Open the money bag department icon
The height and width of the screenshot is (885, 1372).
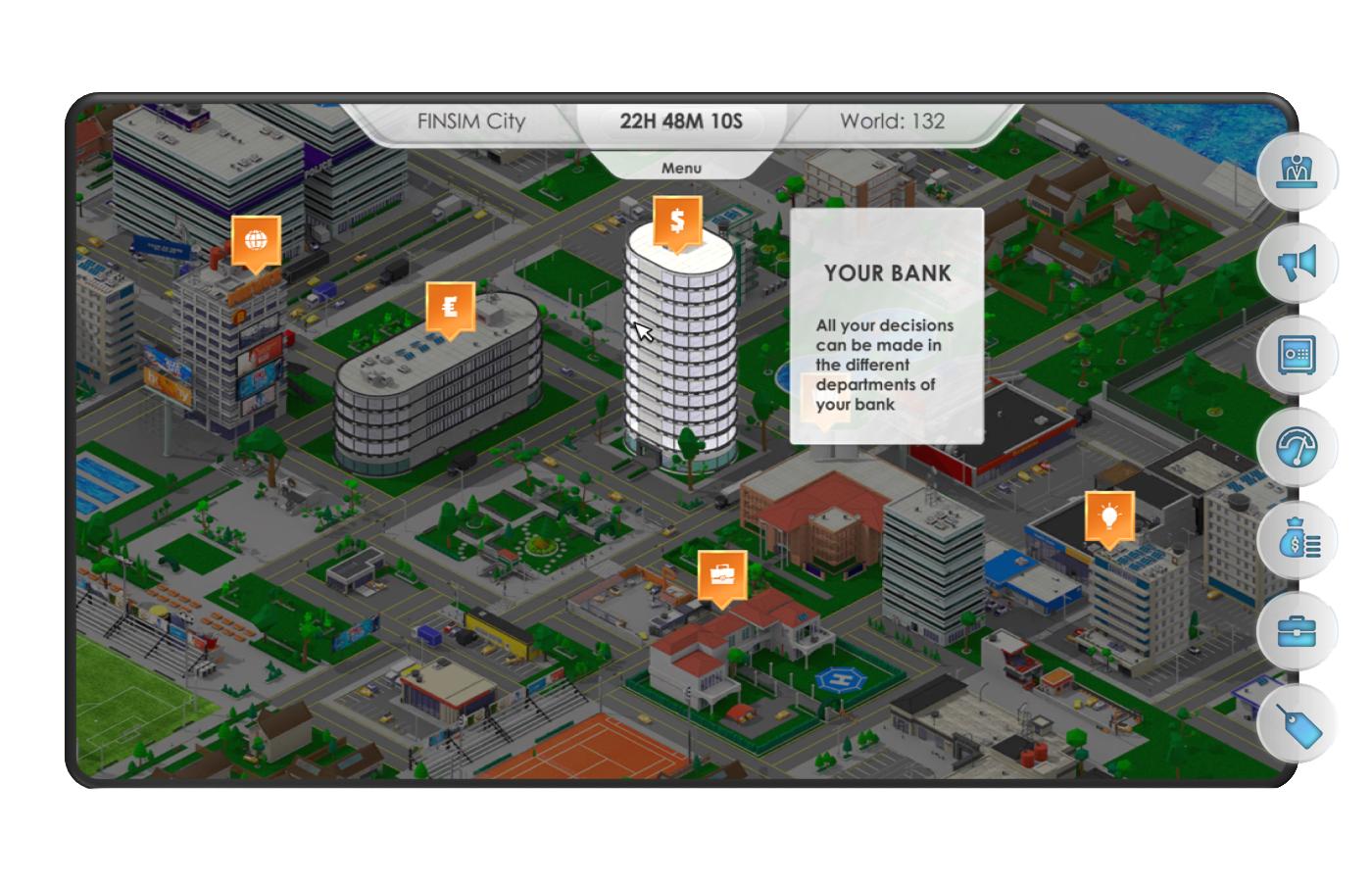click(1298, 539)
